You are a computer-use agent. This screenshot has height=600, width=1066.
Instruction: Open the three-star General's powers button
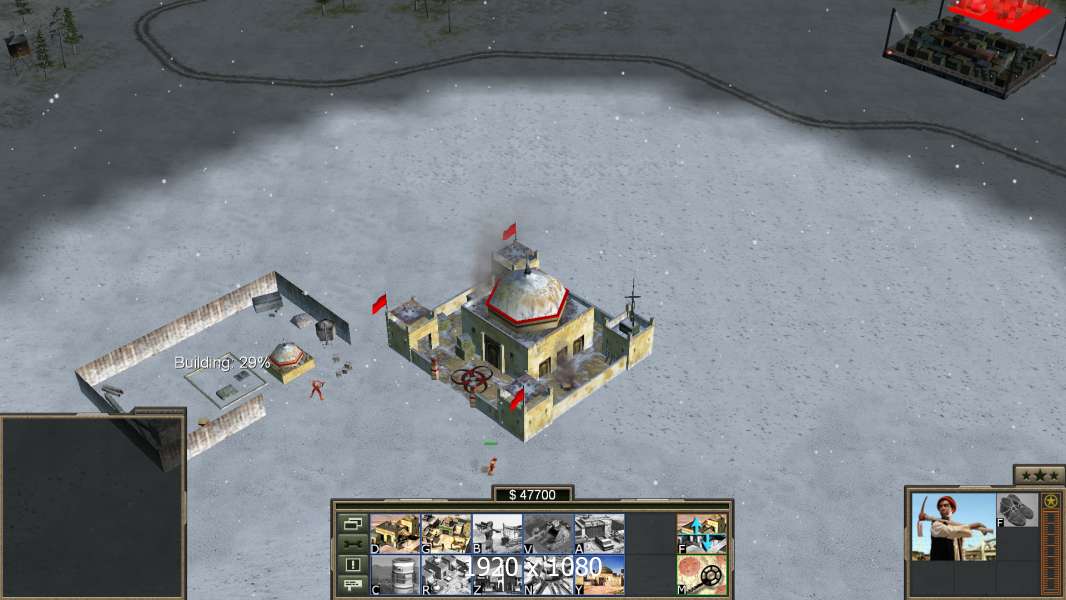1039,475
